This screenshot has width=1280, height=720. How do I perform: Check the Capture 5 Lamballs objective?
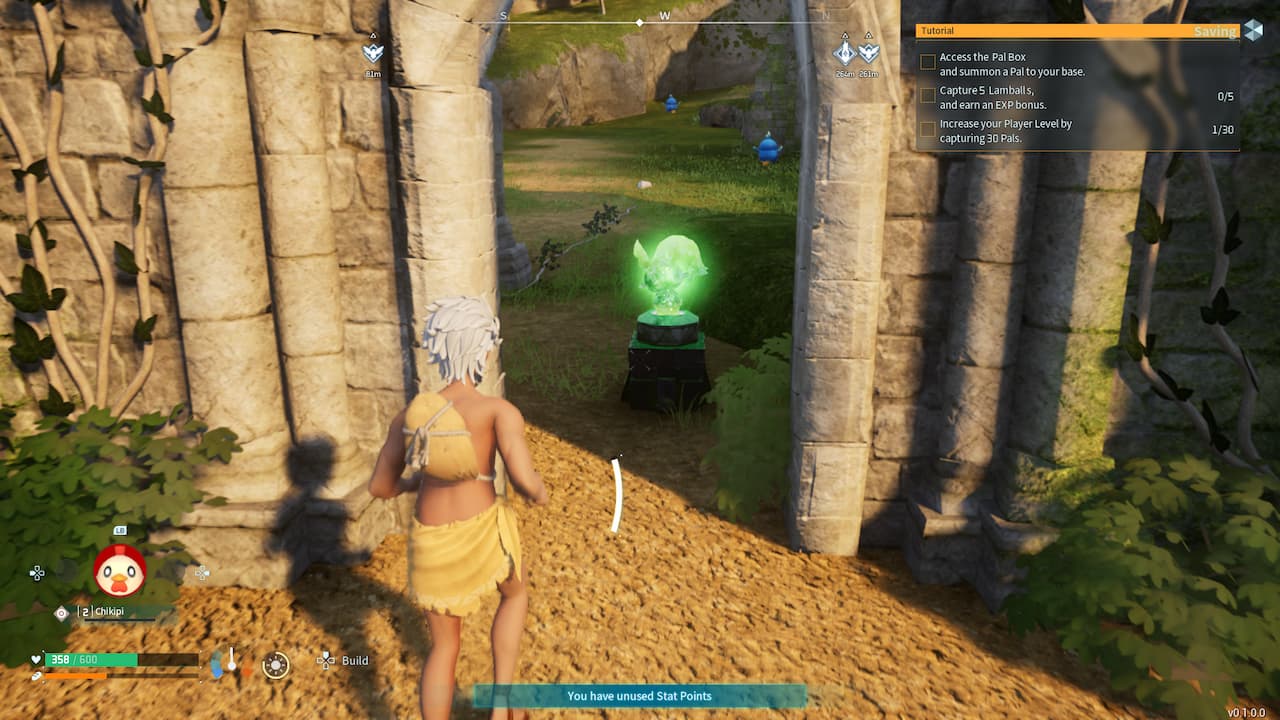click(x=928, y=94)
